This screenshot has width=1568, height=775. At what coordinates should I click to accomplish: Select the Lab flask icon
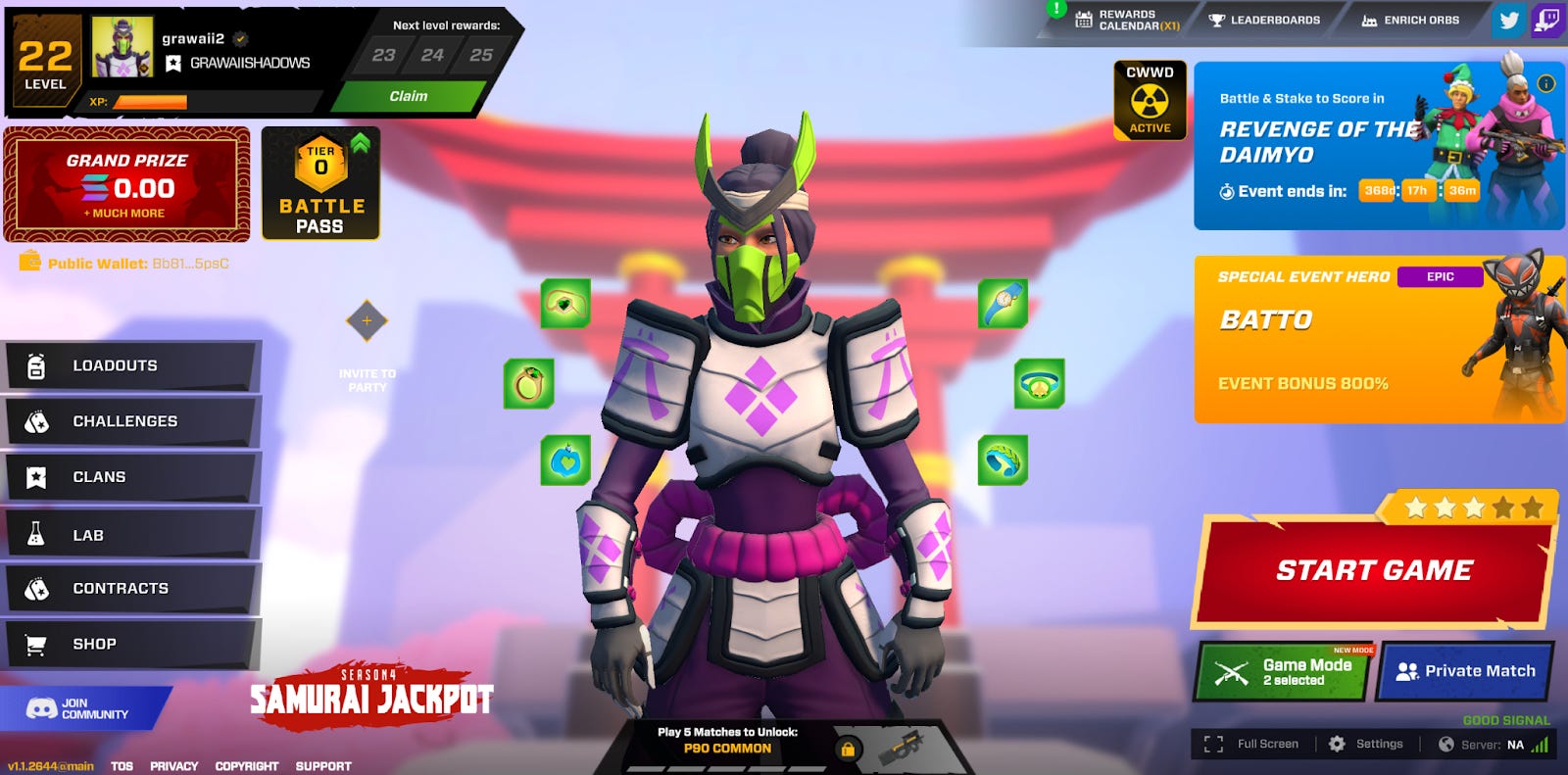36,533
